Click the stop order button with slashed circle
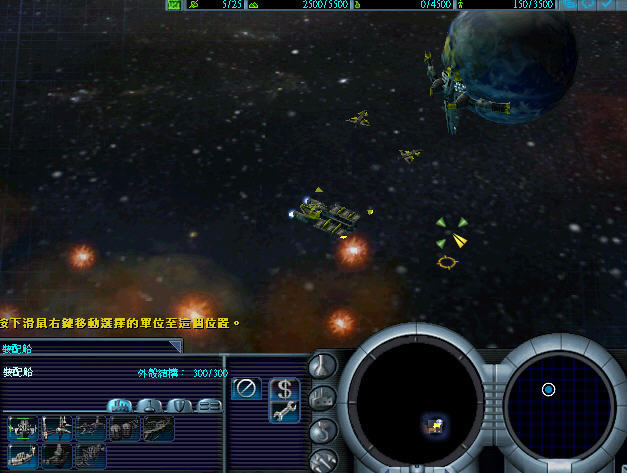 point(246,388)
